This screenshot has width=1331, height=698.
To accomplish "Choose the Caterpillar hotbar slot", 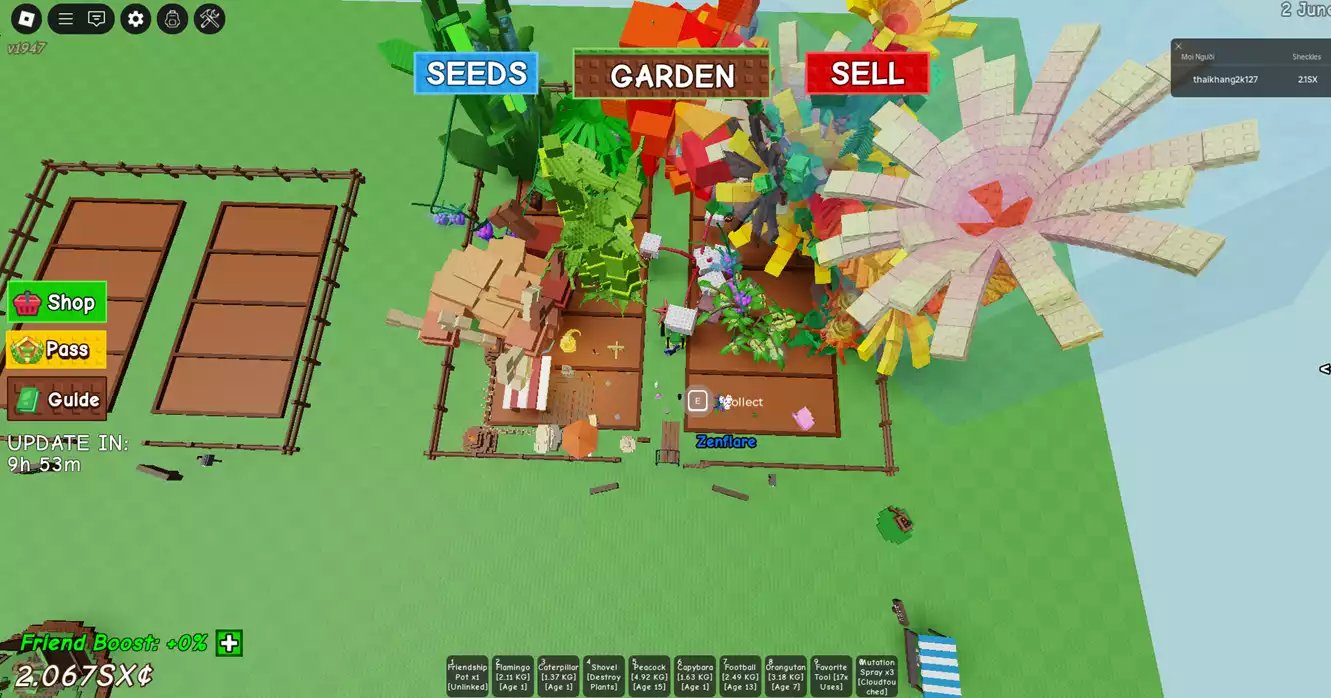I will tap(558, 676).
